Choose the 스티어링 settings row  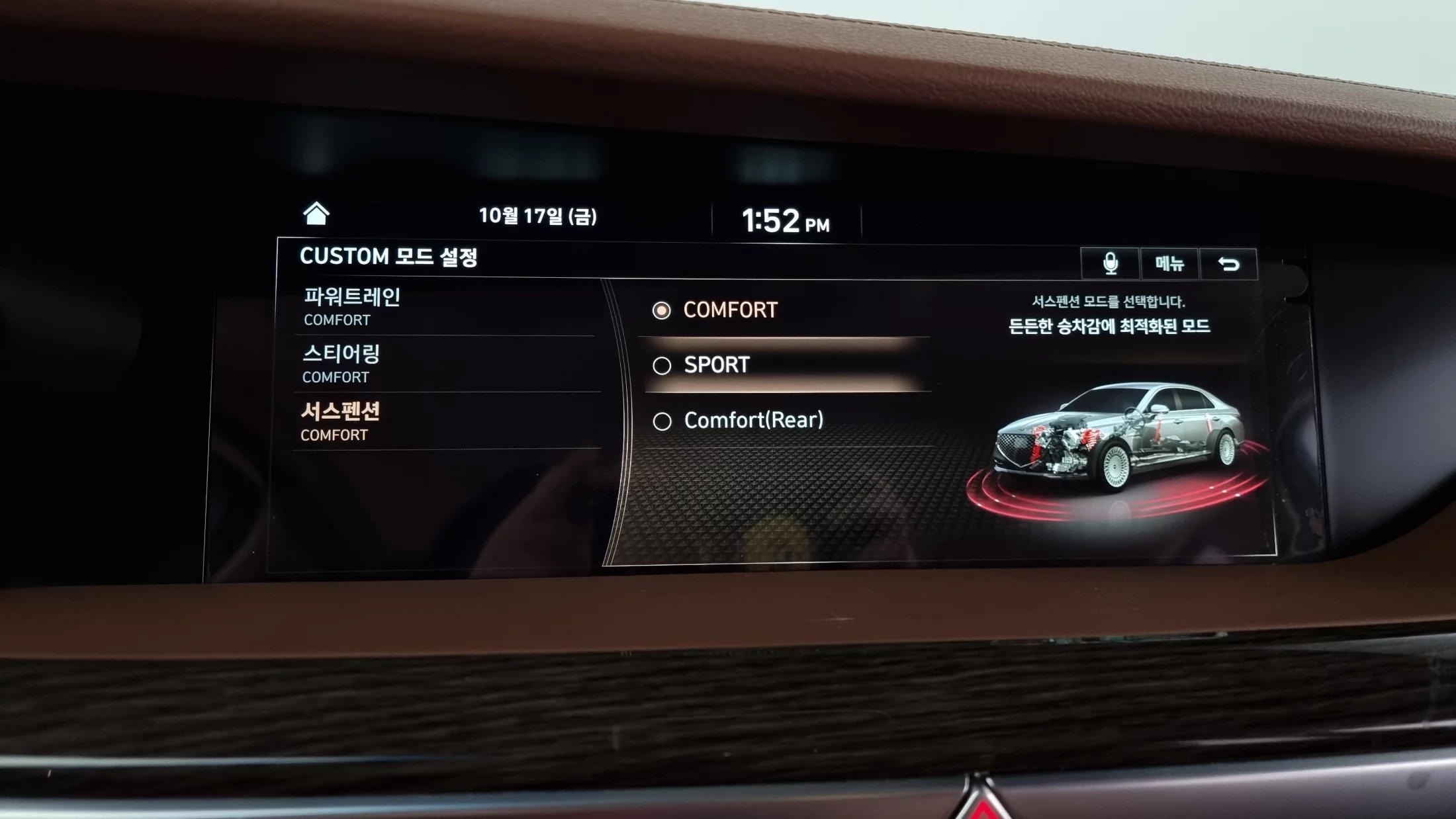click(443, 364)
